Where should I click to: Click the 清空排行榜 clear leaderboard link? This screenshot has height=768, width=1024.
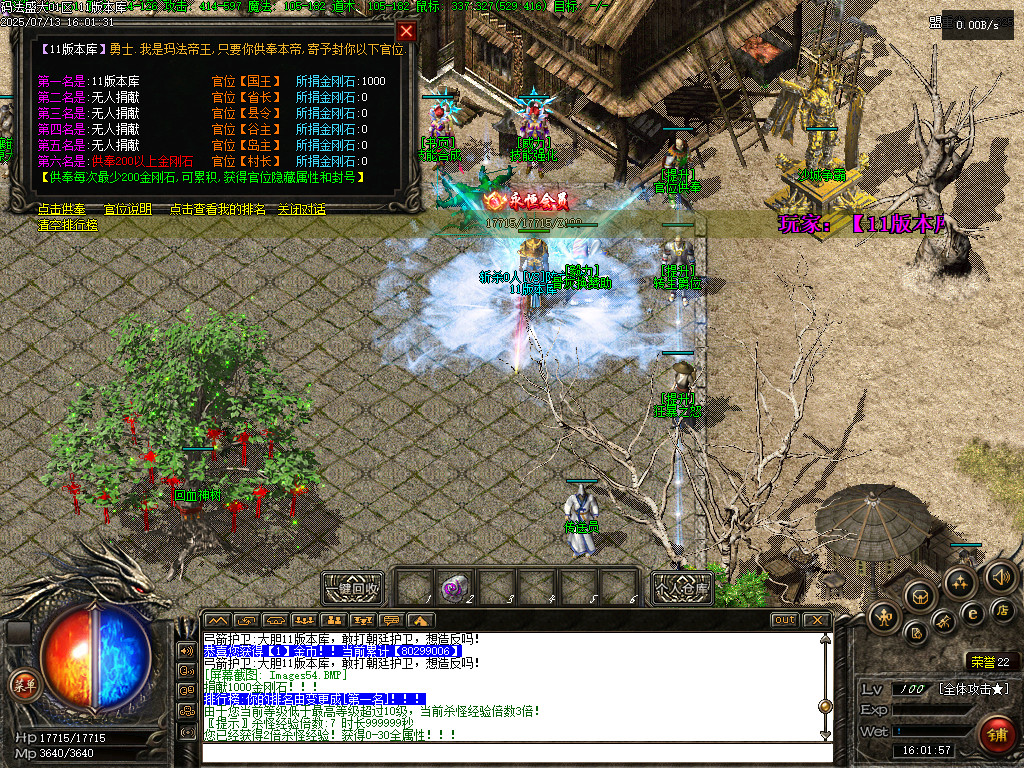[68, 226]
